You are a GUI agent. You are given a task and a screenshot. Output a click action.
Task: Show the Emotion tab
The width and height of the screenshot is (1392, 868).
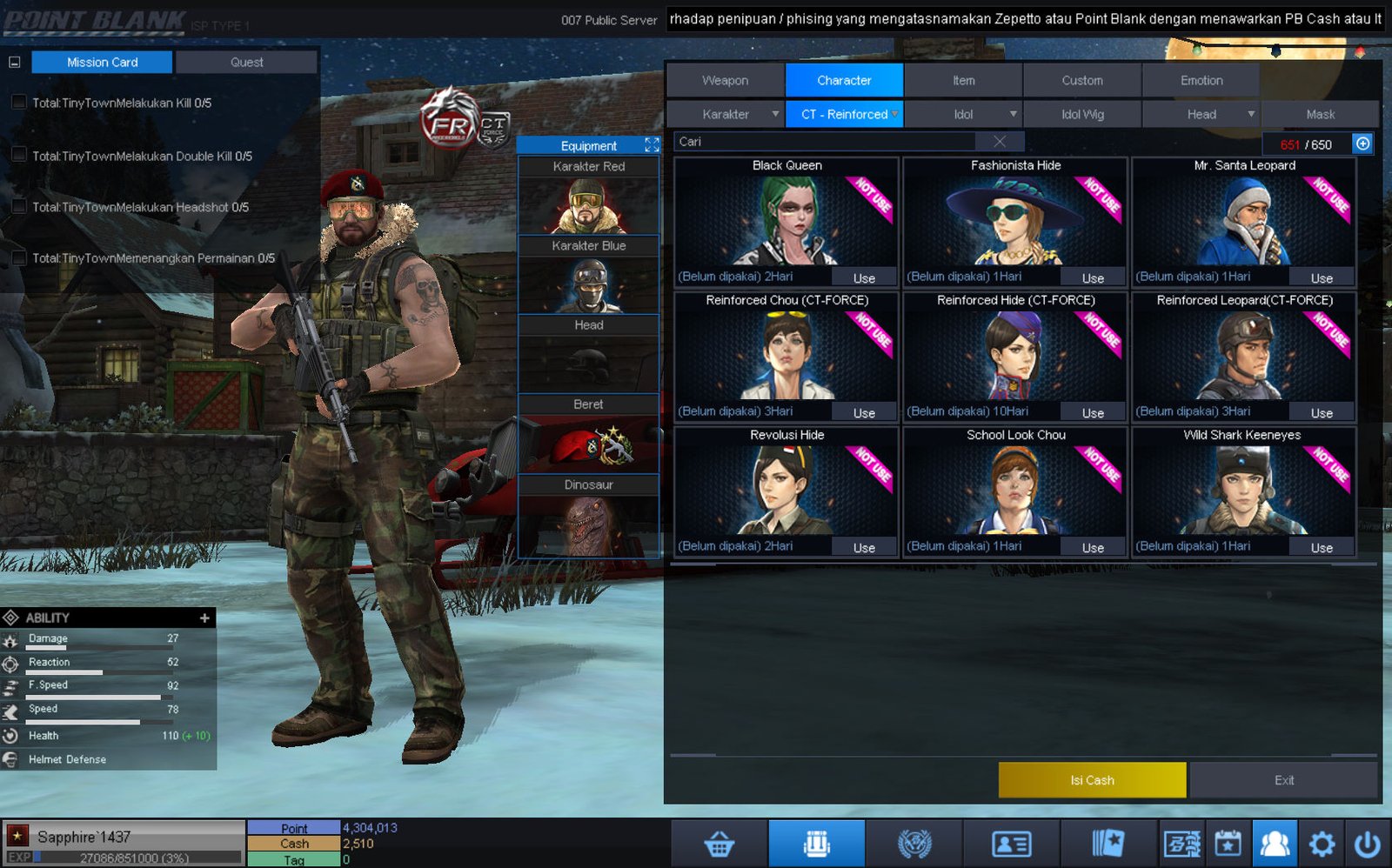click(1201, 80)
